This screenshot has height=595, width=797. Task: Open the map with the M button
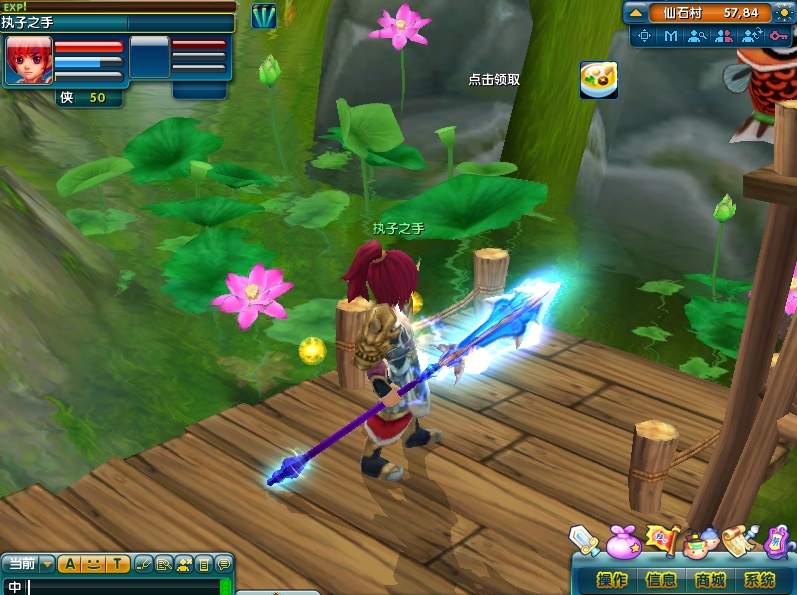point(671,36)
